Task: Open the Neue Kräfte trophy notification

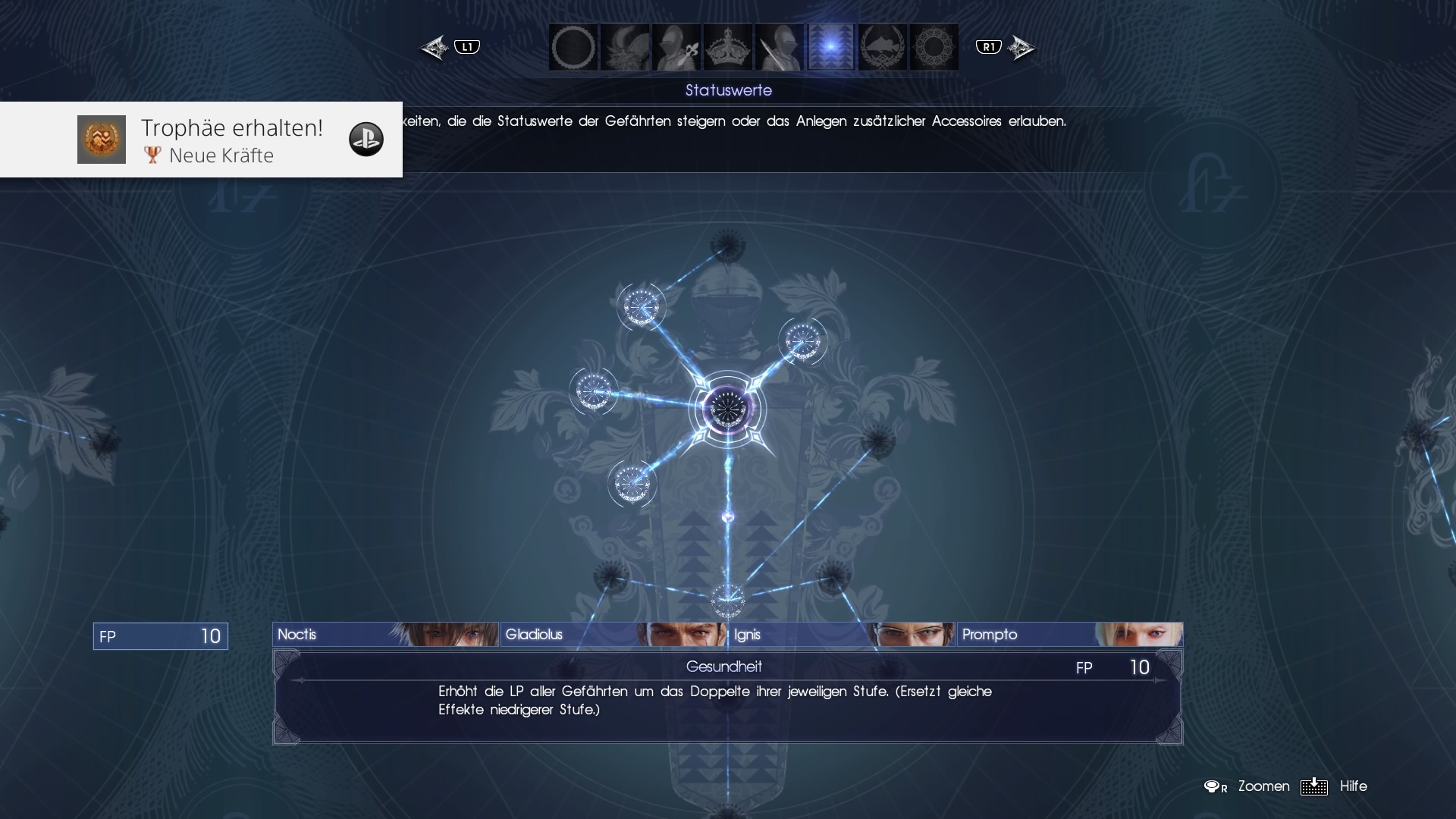Action: click(201, 140)
